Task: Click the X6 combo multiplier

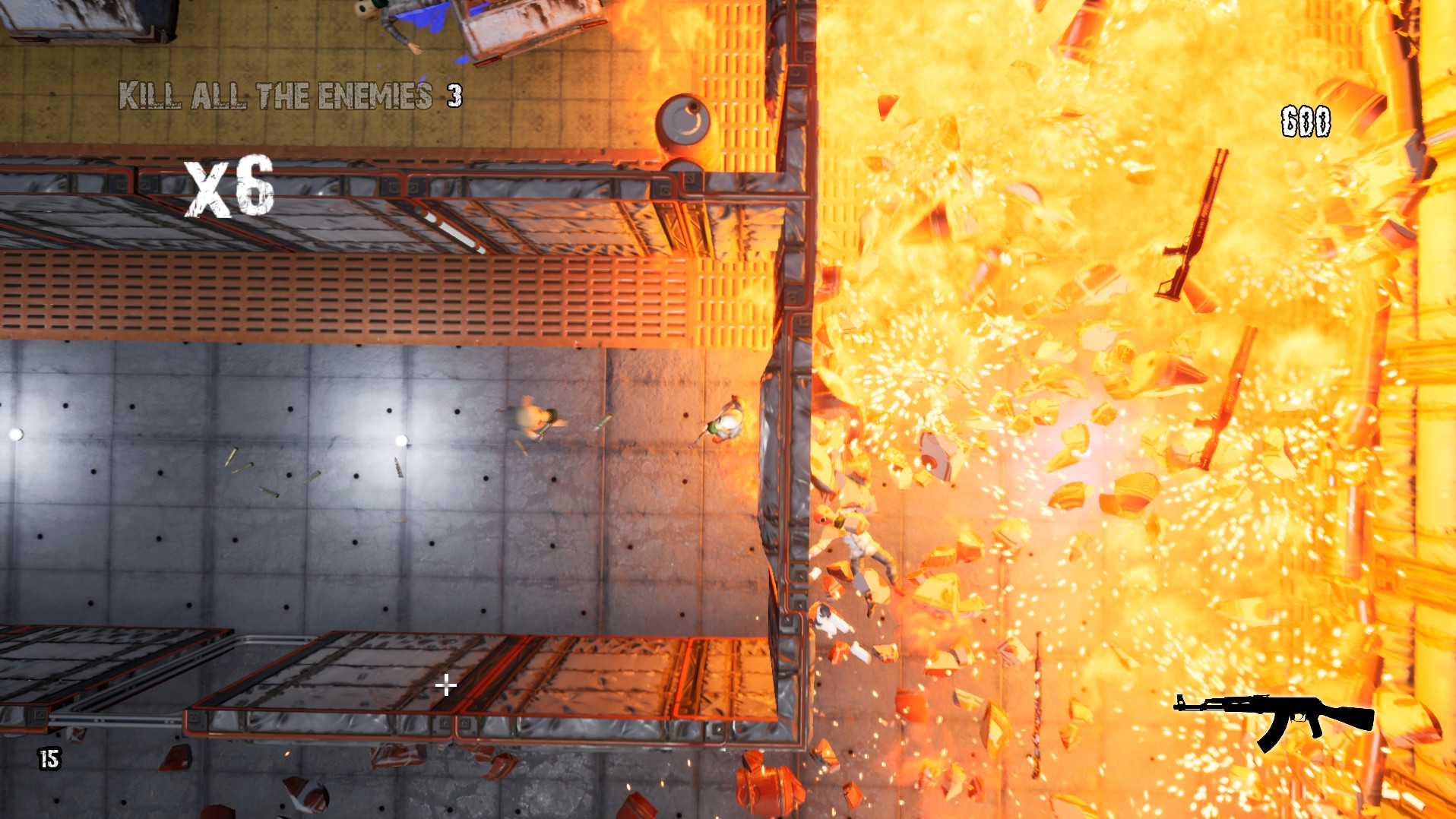Action: pyautogui.click(x=226, y=188)
